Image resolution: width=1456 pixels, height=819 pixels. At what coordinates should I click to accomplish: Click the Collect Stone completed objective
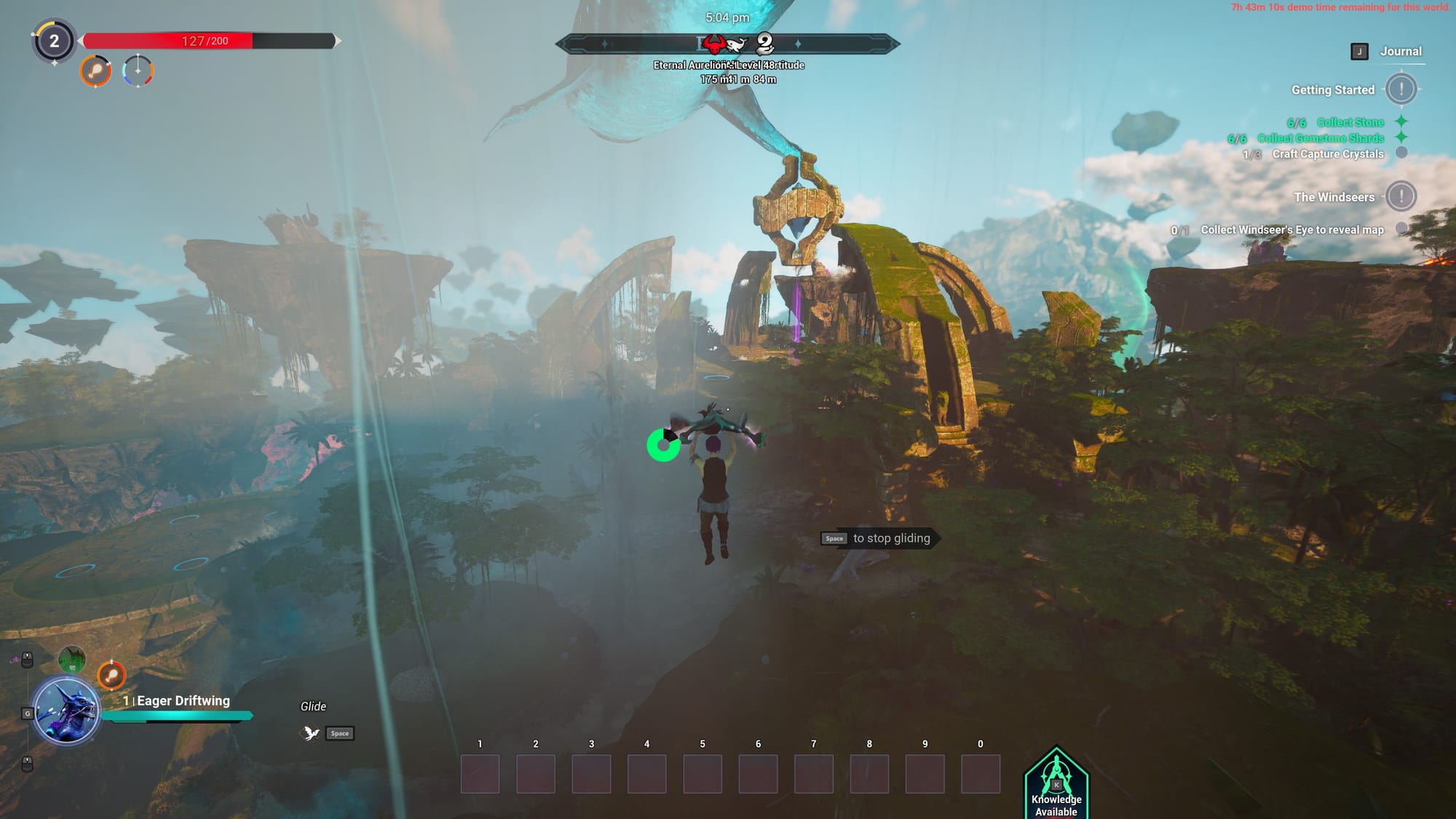1350,122
